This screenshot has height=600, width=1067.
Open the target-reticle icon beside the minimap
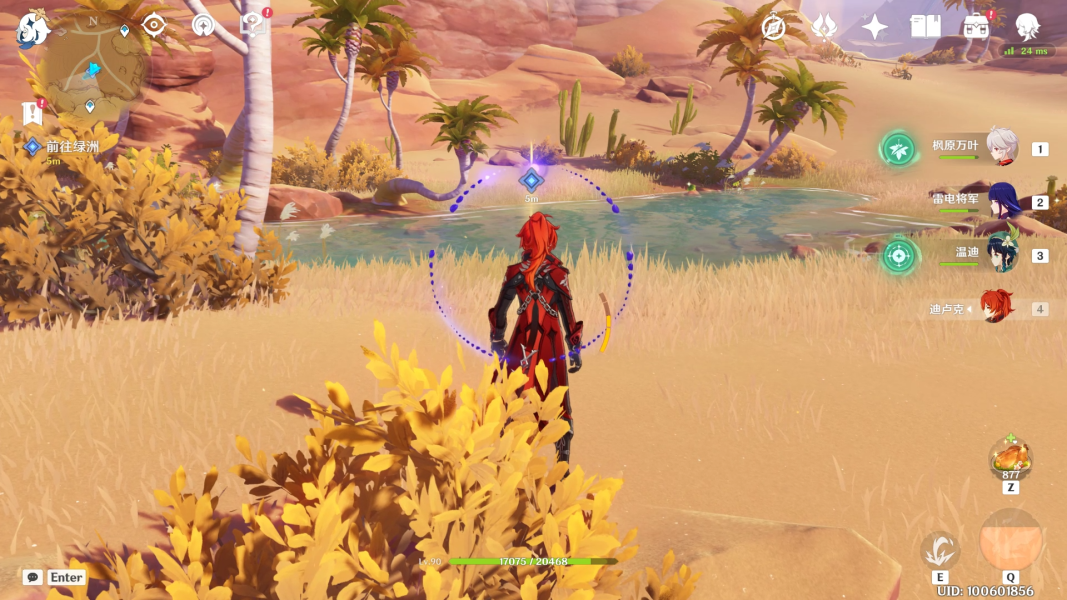pos(154,25)
